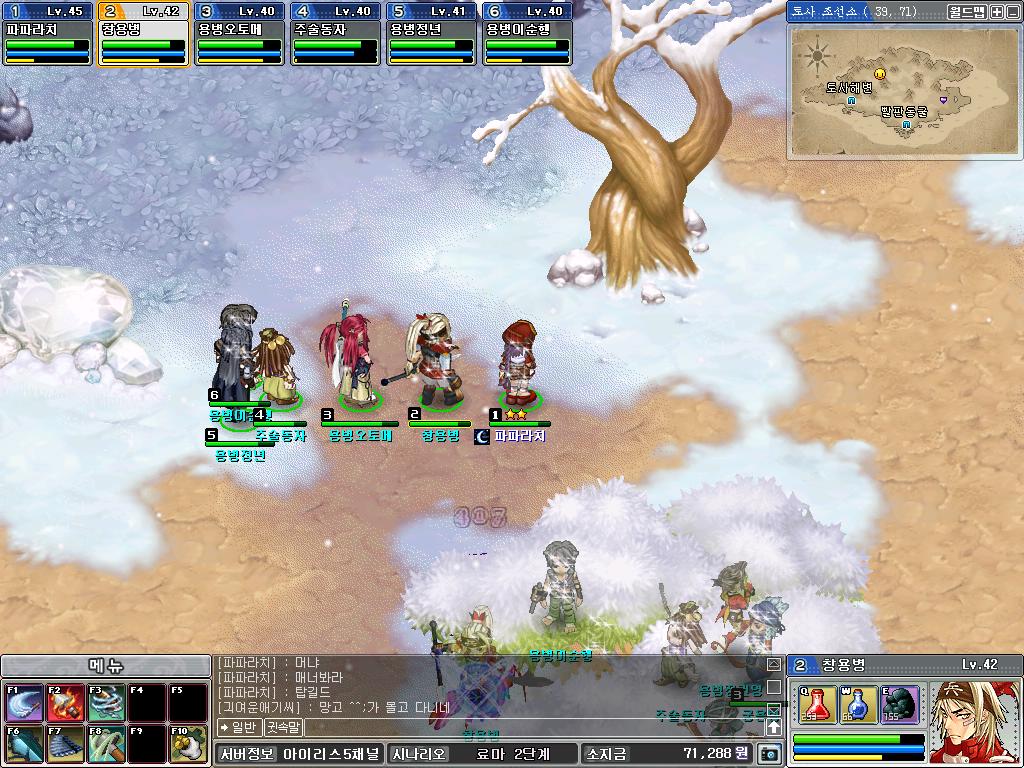Trigger the F6 teal blade skill
Screen dimensions: 1024x768
[x=24, y=745]
